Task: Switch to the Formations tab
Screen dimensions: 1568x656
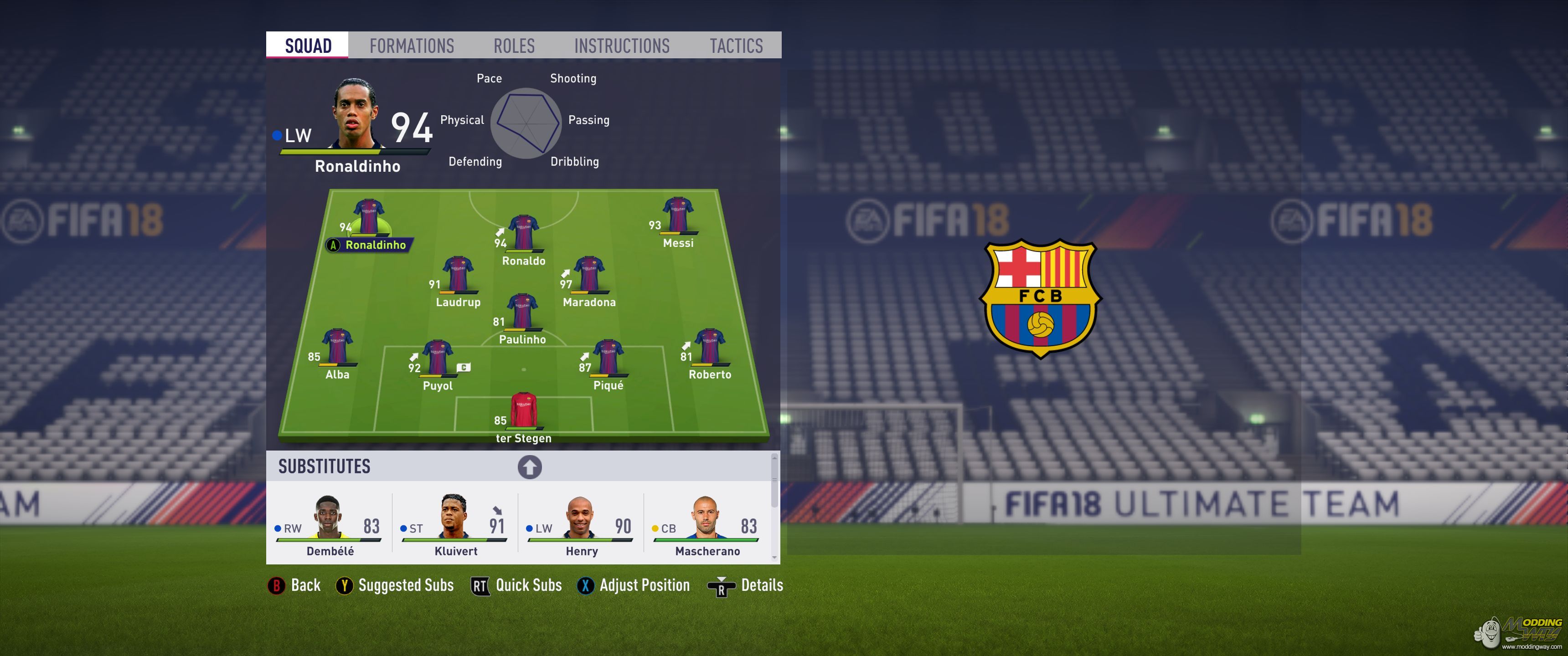Action: pyautogui.click(x=412, y=46)
